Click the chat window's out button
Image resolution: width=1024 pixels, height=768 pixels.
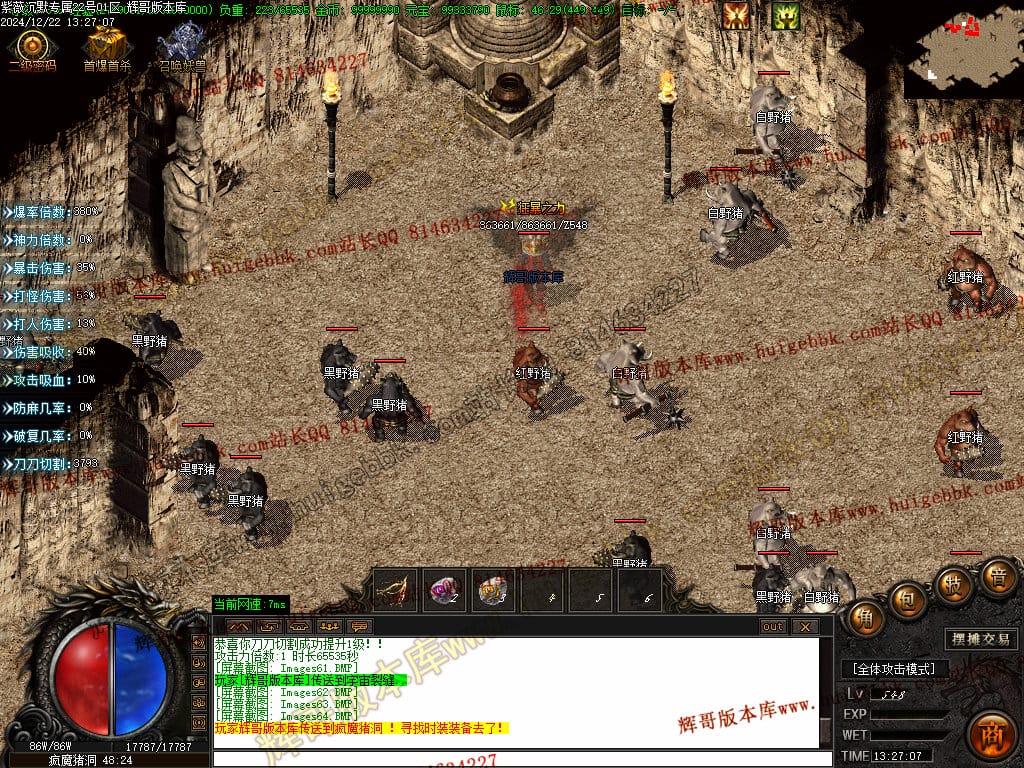(773, 627)
